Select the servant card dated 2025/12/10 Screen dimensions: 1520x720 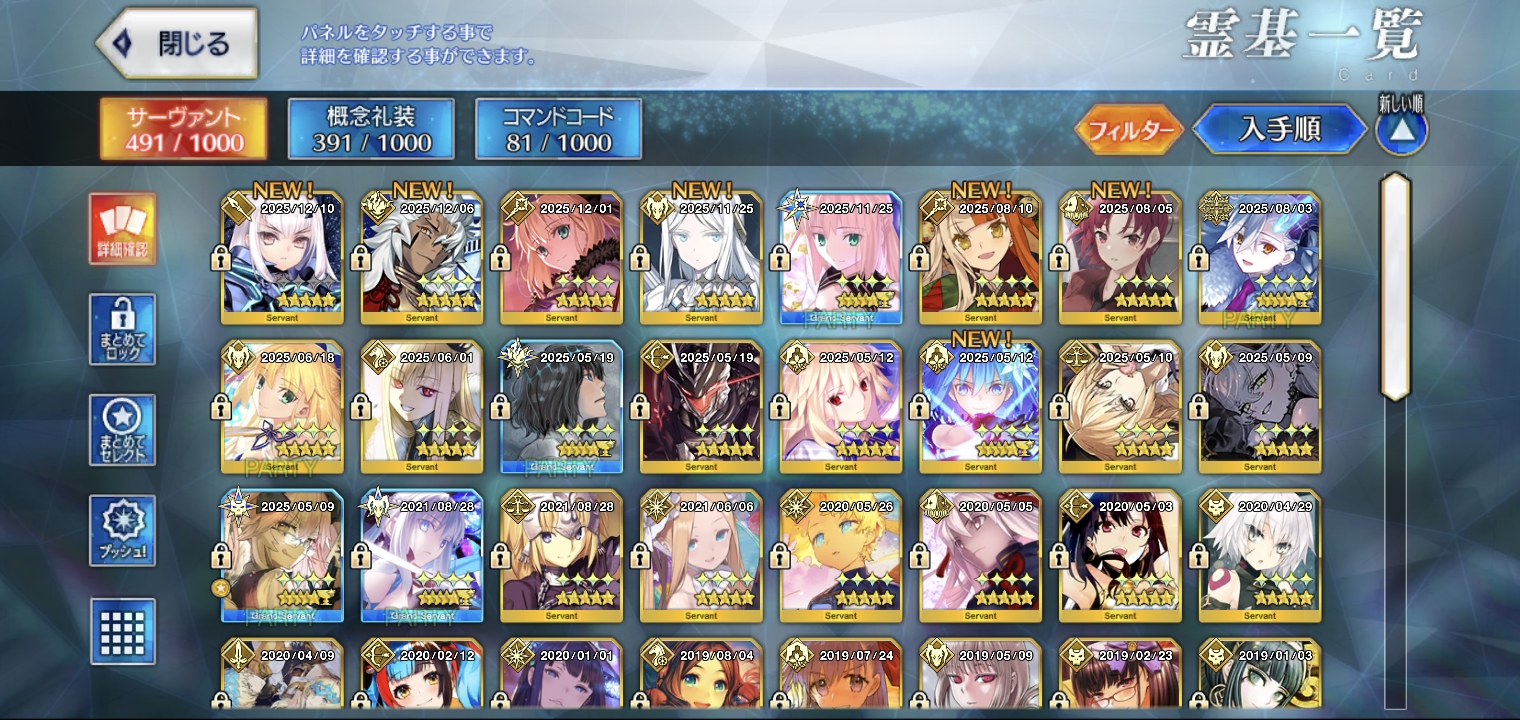pyautogui.click(x=282, y=259)
